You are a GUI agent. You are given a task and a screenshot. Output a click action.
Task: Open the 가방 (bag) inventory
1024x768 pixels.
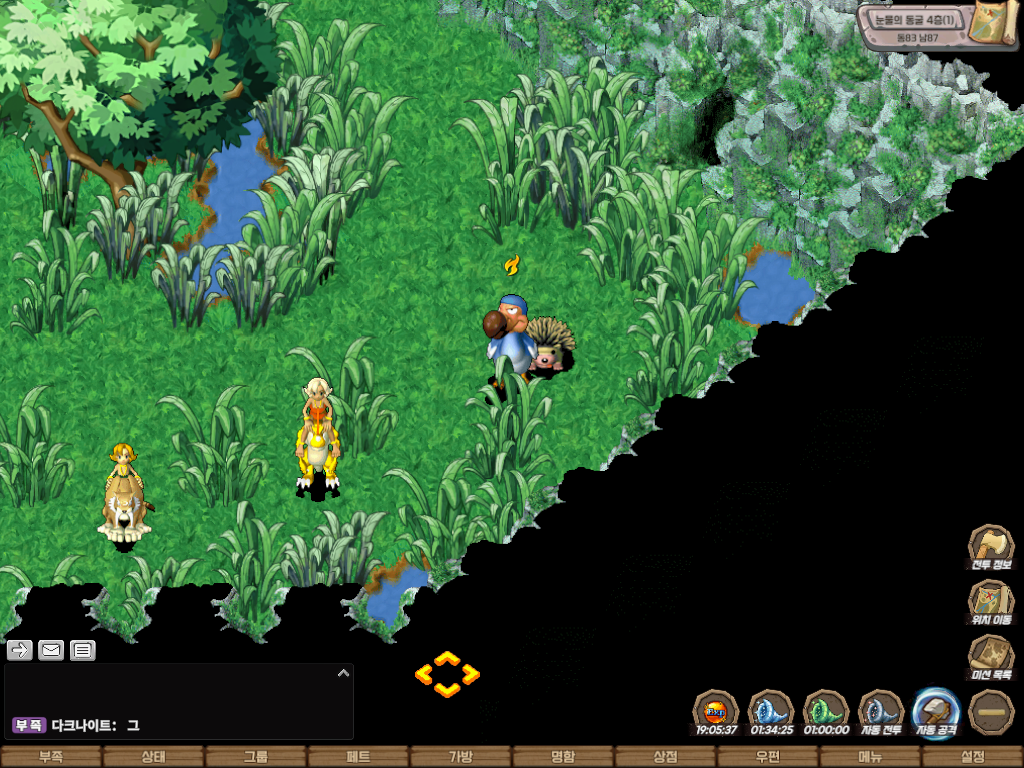[x=460, y=757]
